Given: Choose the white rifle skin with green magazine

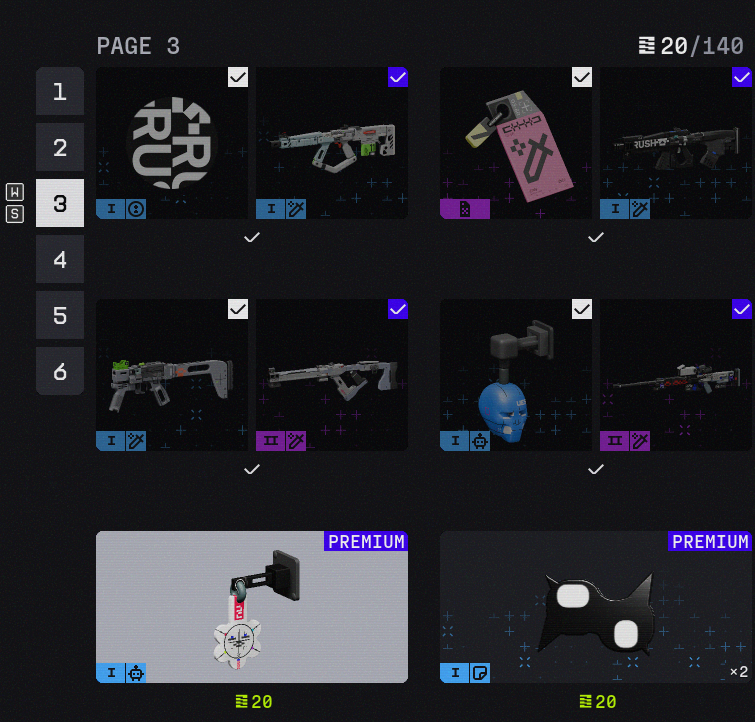Looking at the screenshot, I should tap(332, 143).
